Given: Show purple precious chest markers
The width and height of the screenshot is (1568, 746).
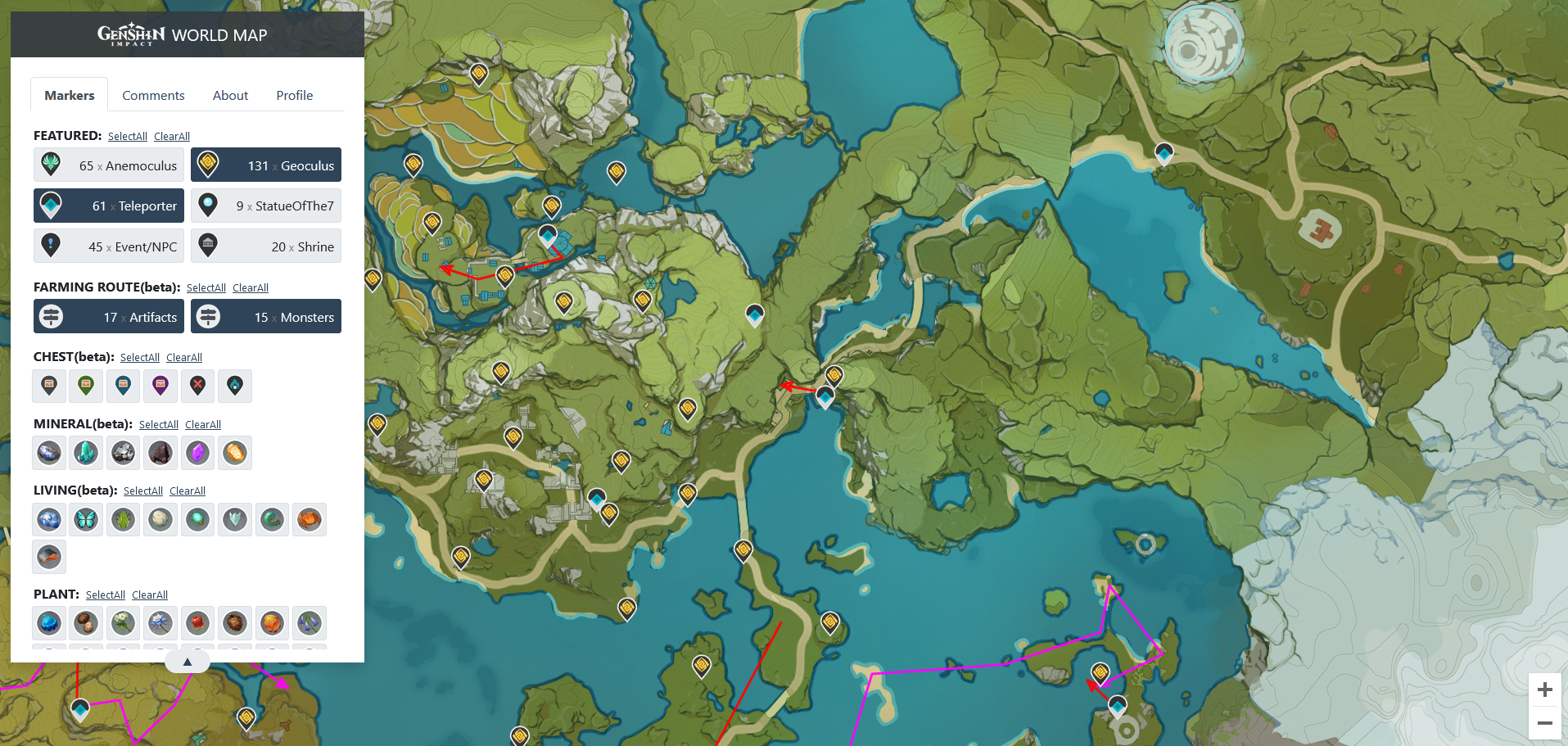Looking at the screenshot, I should 160,386.
